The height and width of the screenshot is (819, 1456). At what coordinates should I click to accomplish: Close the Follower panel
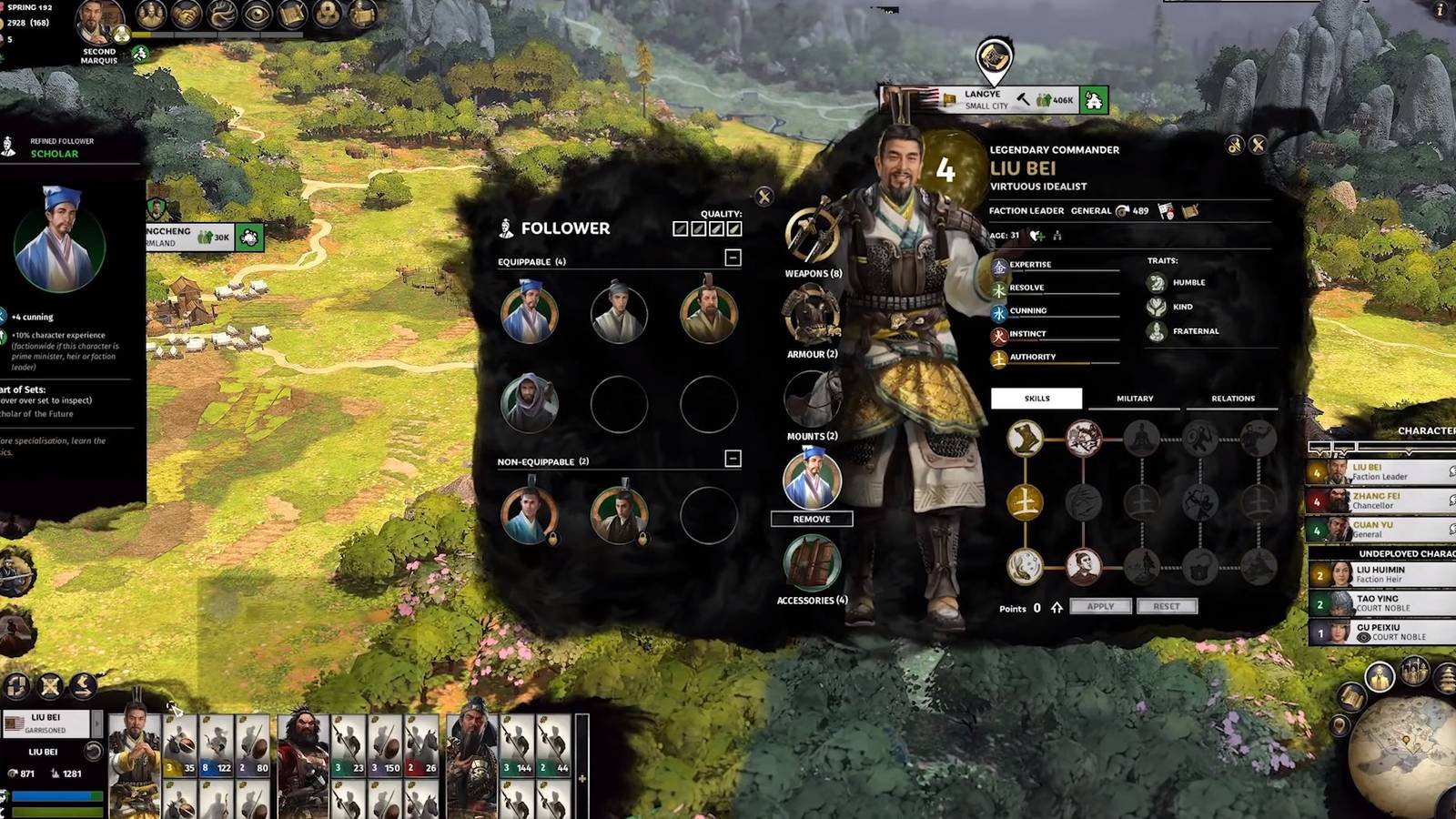[x=764, y=196]
